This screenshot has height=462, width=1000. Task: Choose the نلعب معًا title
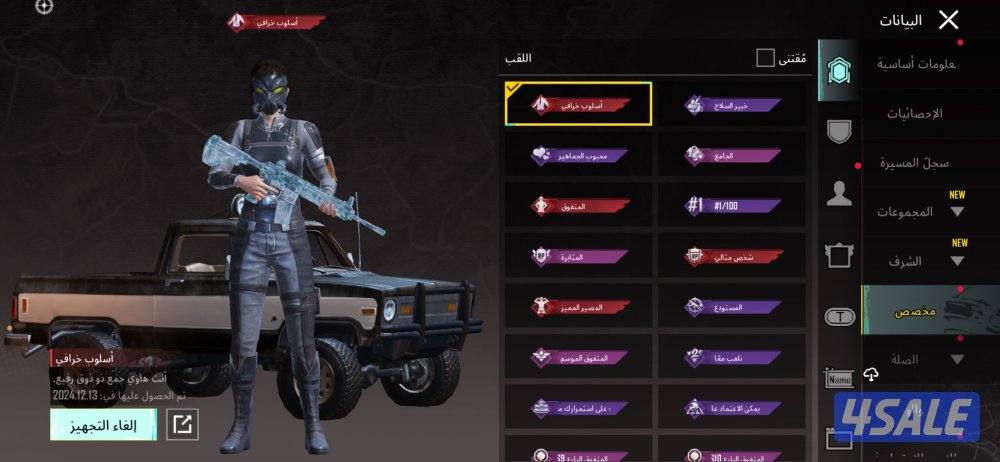coord(733,357)
